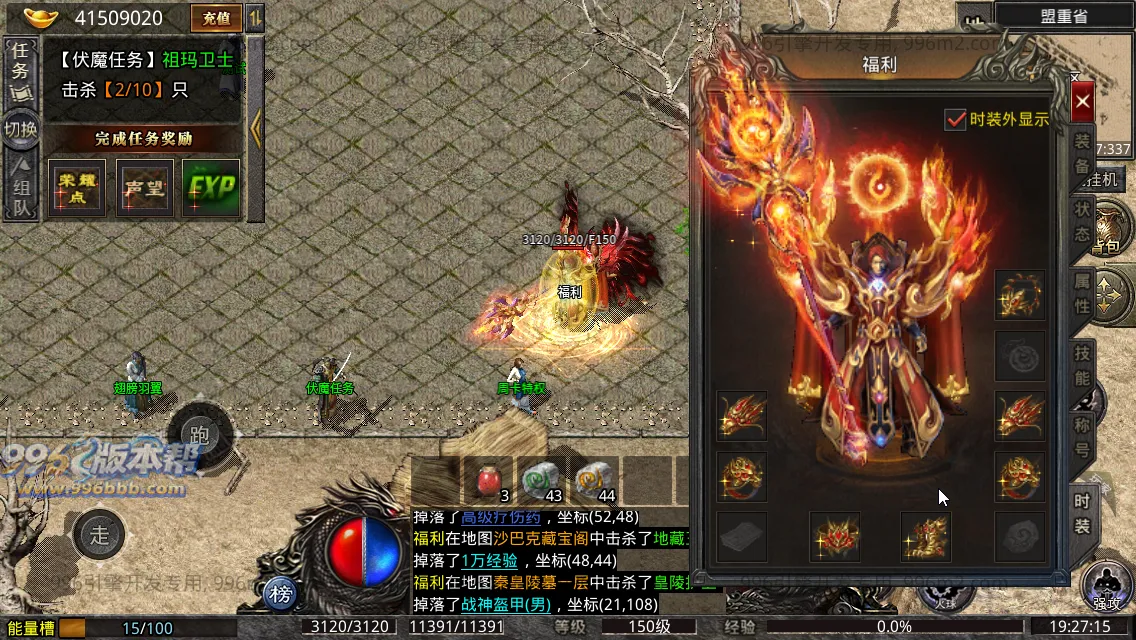The width and height of the screenshot is (1136, 640).
Task: Show the 技能 tab
Action: coord(1082,366)
